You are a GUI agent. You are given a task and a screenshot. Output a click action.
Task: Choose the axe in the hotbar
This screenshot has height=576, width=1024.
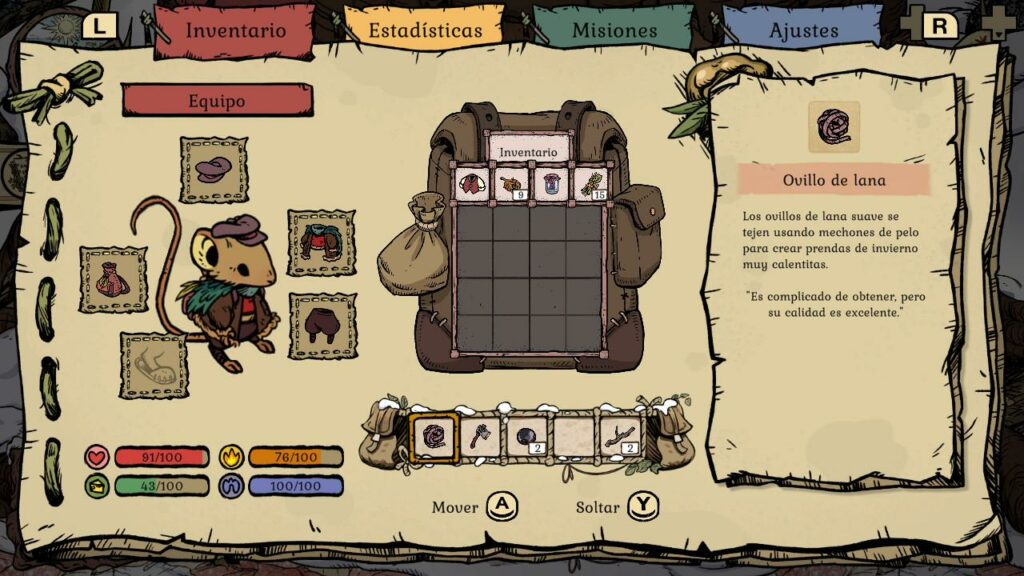pyautogui.click(x=481, y=436)
